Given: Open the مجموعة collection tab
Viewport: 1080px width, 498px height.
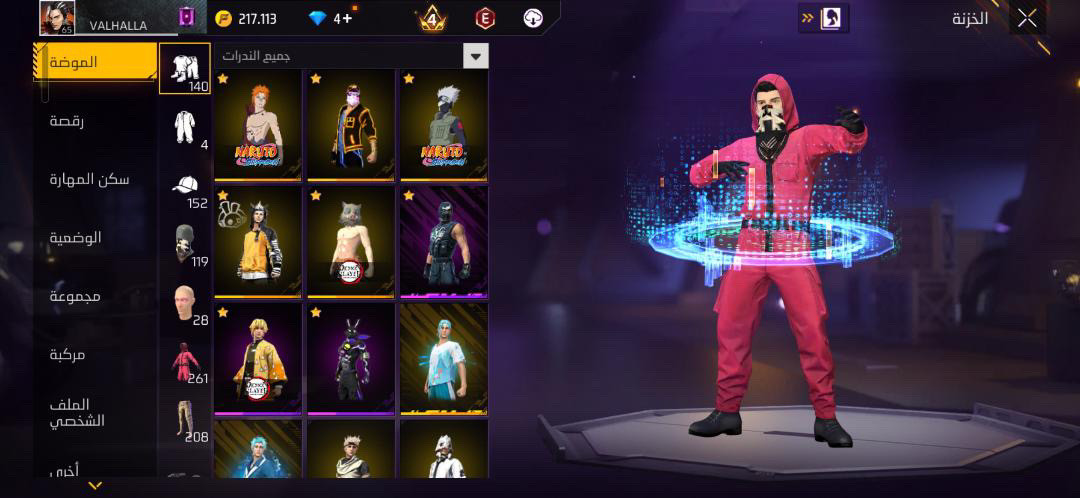Looking at the screenshot, I should point(76,296).
